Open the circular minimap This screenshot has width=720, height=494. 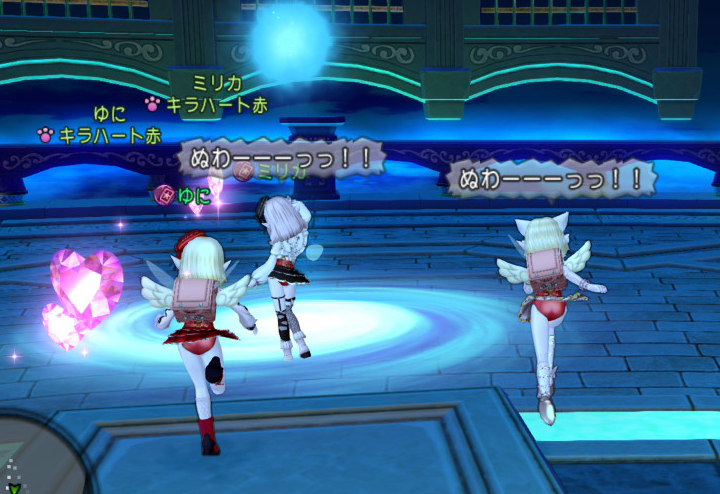point(30,462)
